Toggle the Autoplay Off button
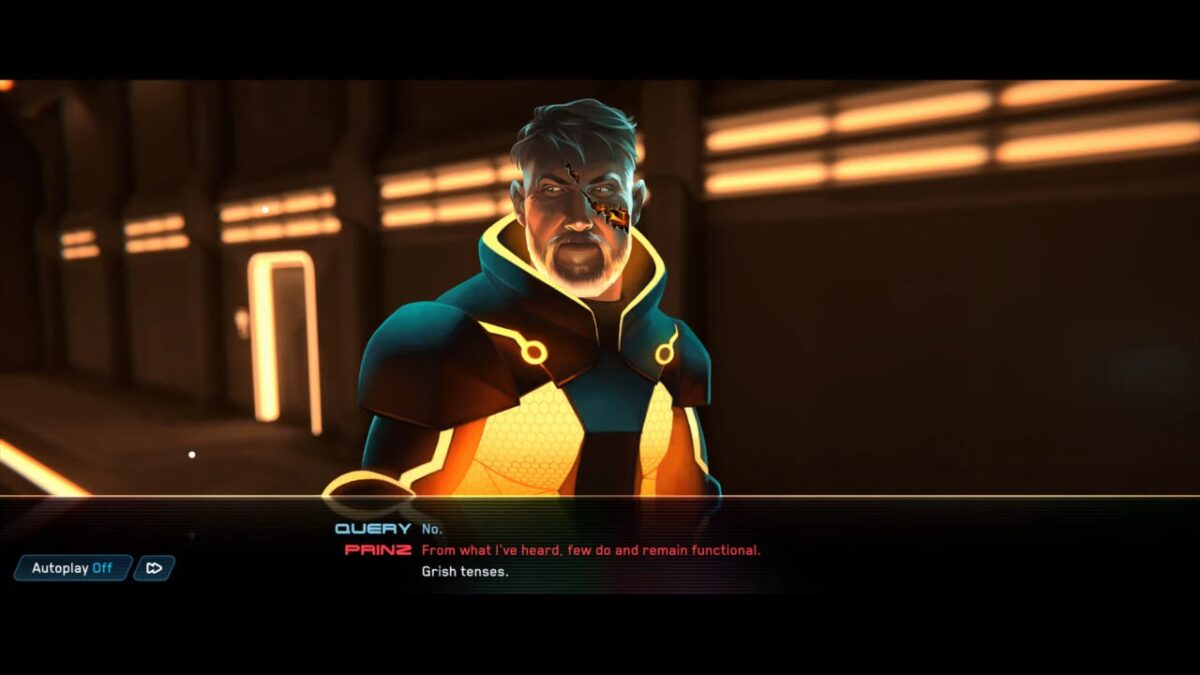The image size is (1200, 675). click(x=72, y=568)
